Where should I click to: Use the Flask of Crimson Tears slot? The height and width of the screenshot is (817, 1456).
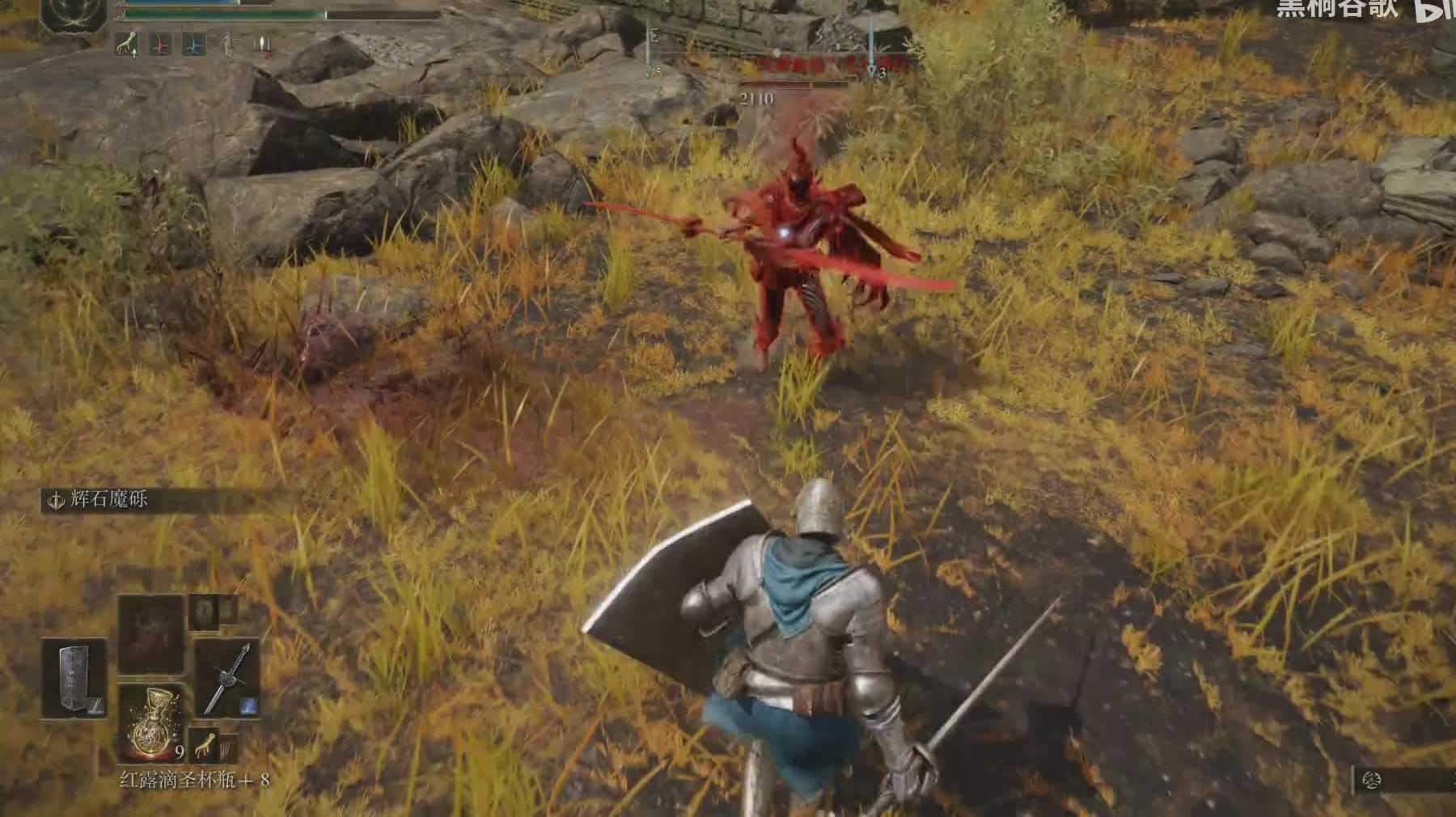151,722
